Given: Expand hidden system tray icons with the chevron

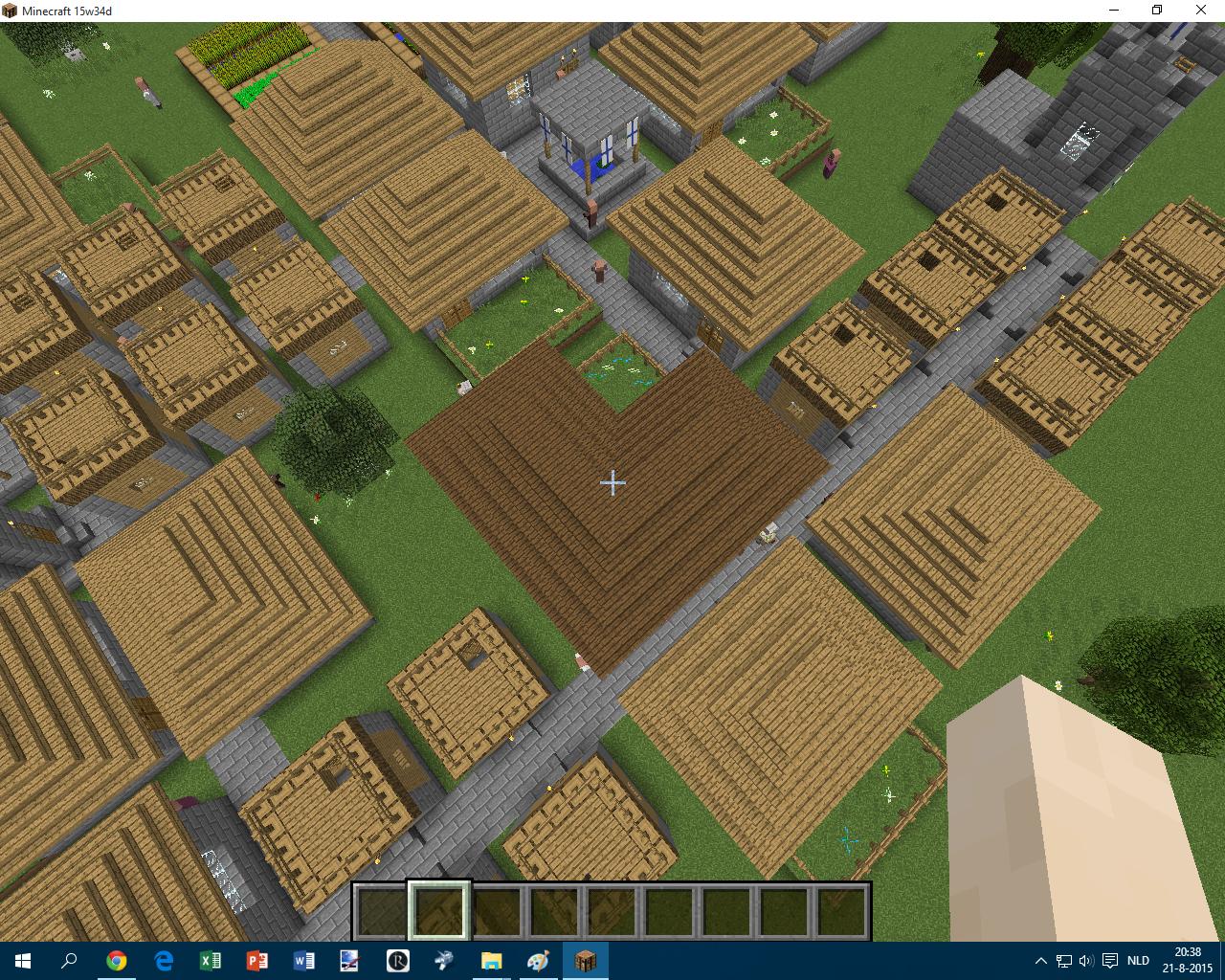Looking at the screenshot, I should click(x=1041, y=960).
